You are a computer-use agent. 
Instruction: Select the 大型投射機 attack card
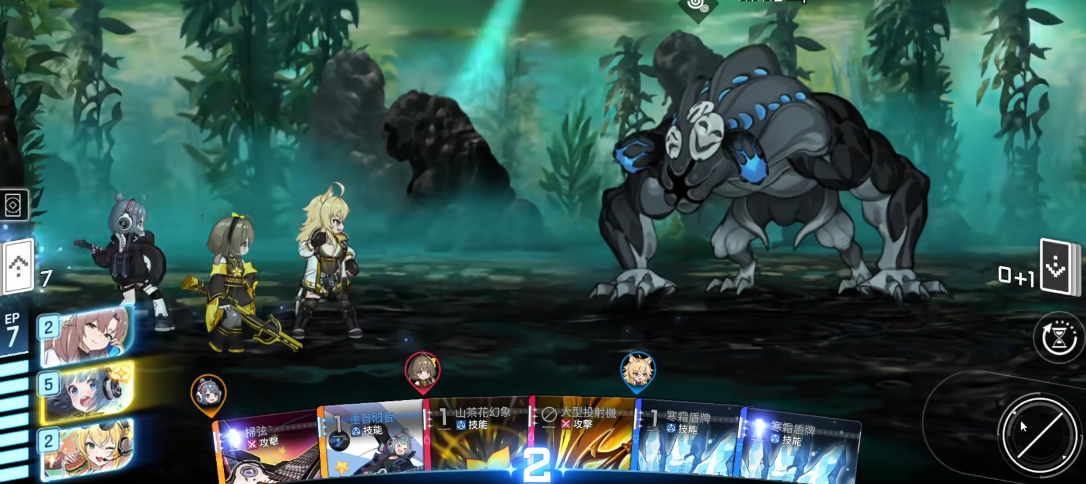tap(582, 440)
